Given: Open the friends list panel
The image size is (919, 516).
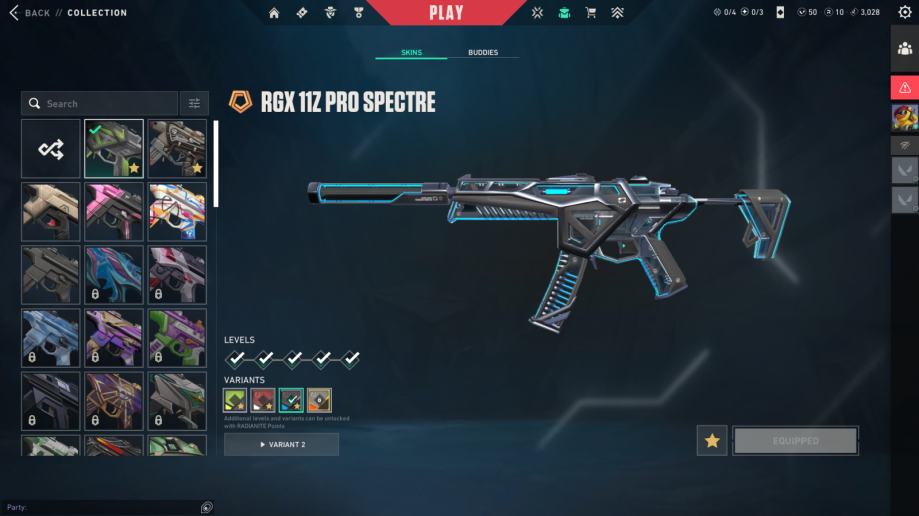Looking at the screenshot, I should point(905,49).
